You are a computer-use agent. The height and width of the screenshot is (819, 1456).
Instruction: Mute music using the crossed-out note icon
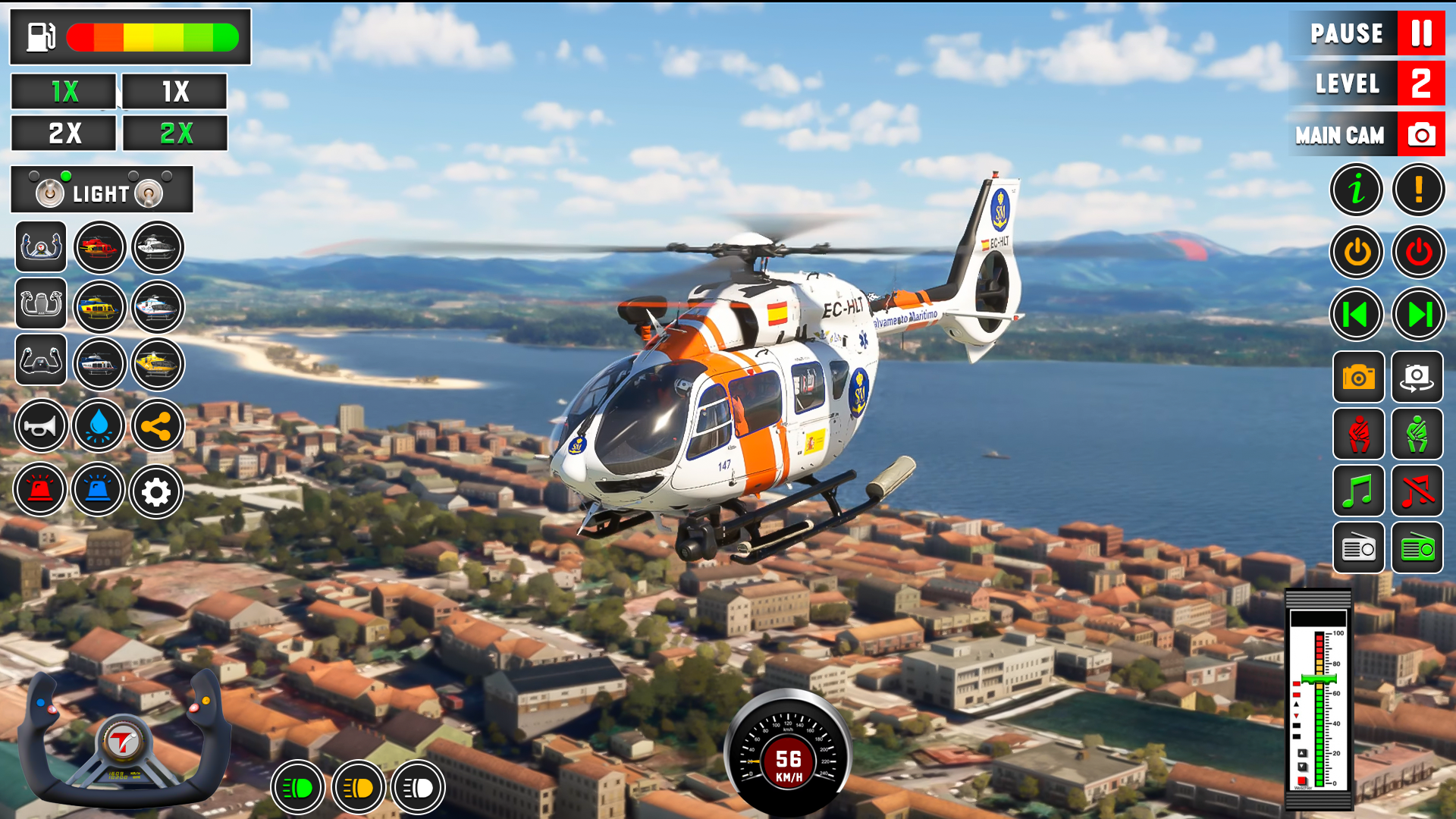[x=1417, y=491]
